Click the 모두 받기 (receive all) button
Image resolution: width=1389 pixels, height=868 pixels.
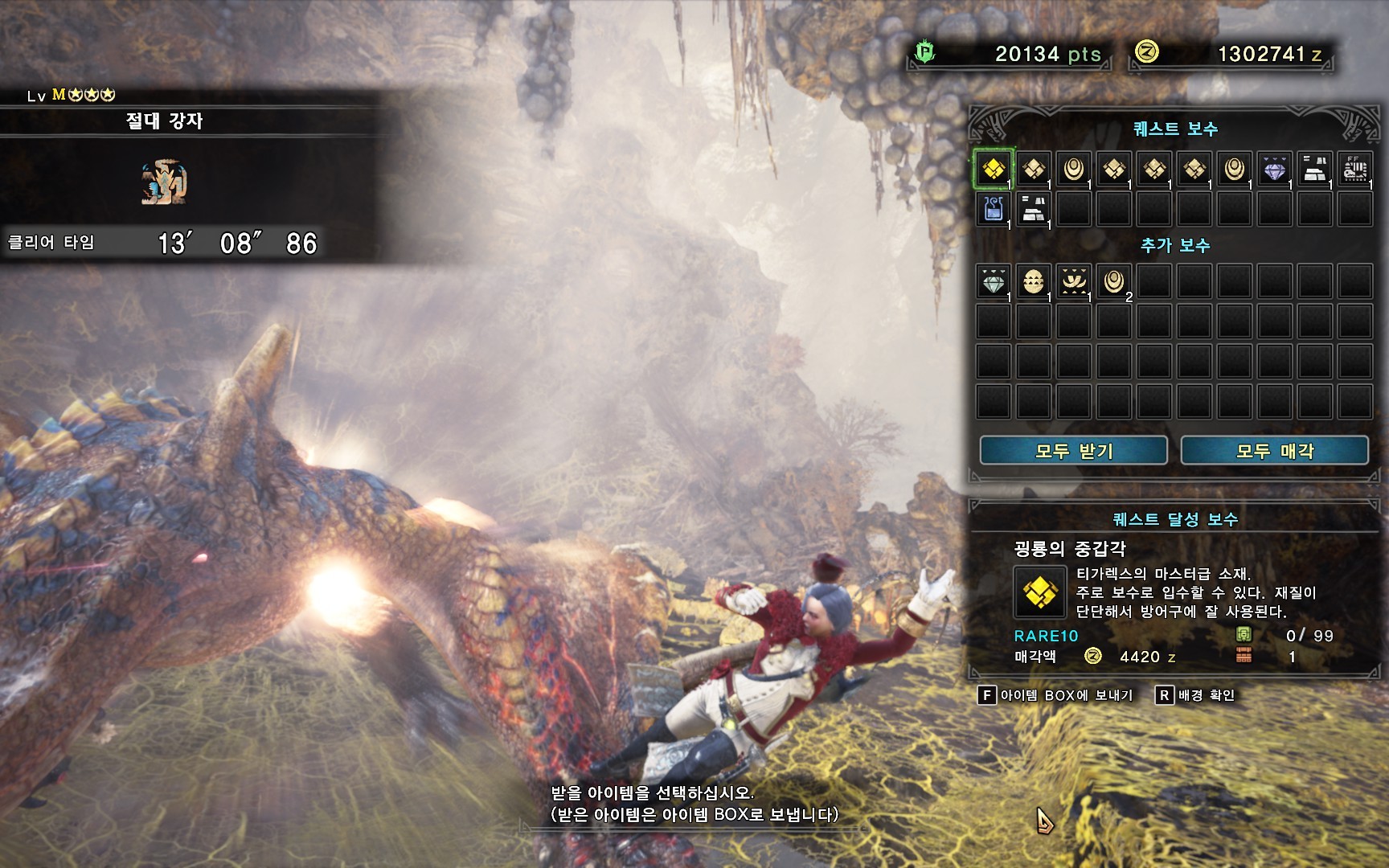(1073, 451)
